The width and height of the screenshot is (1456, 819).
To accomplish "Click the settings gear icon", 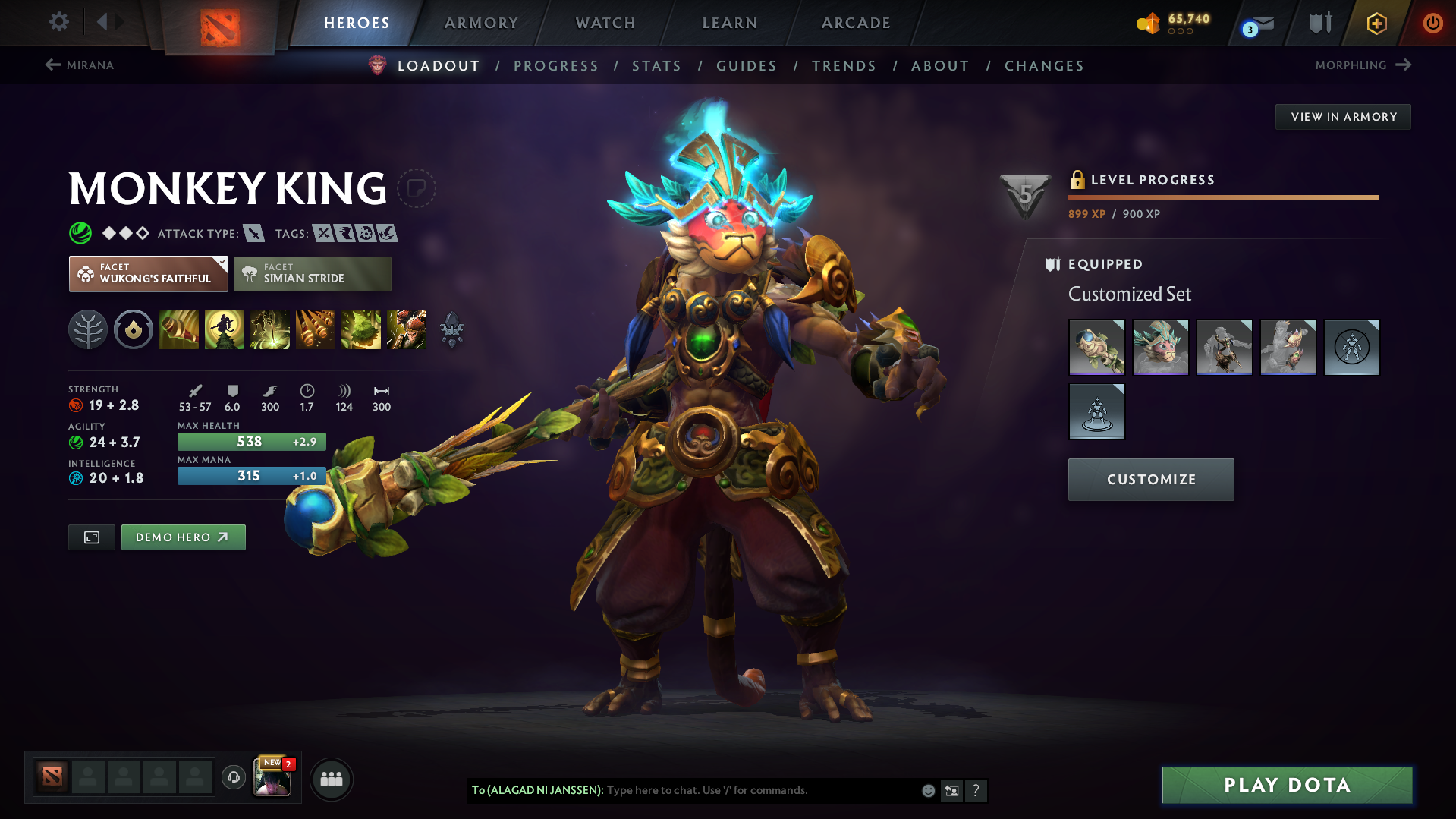I will pos(58,22).
